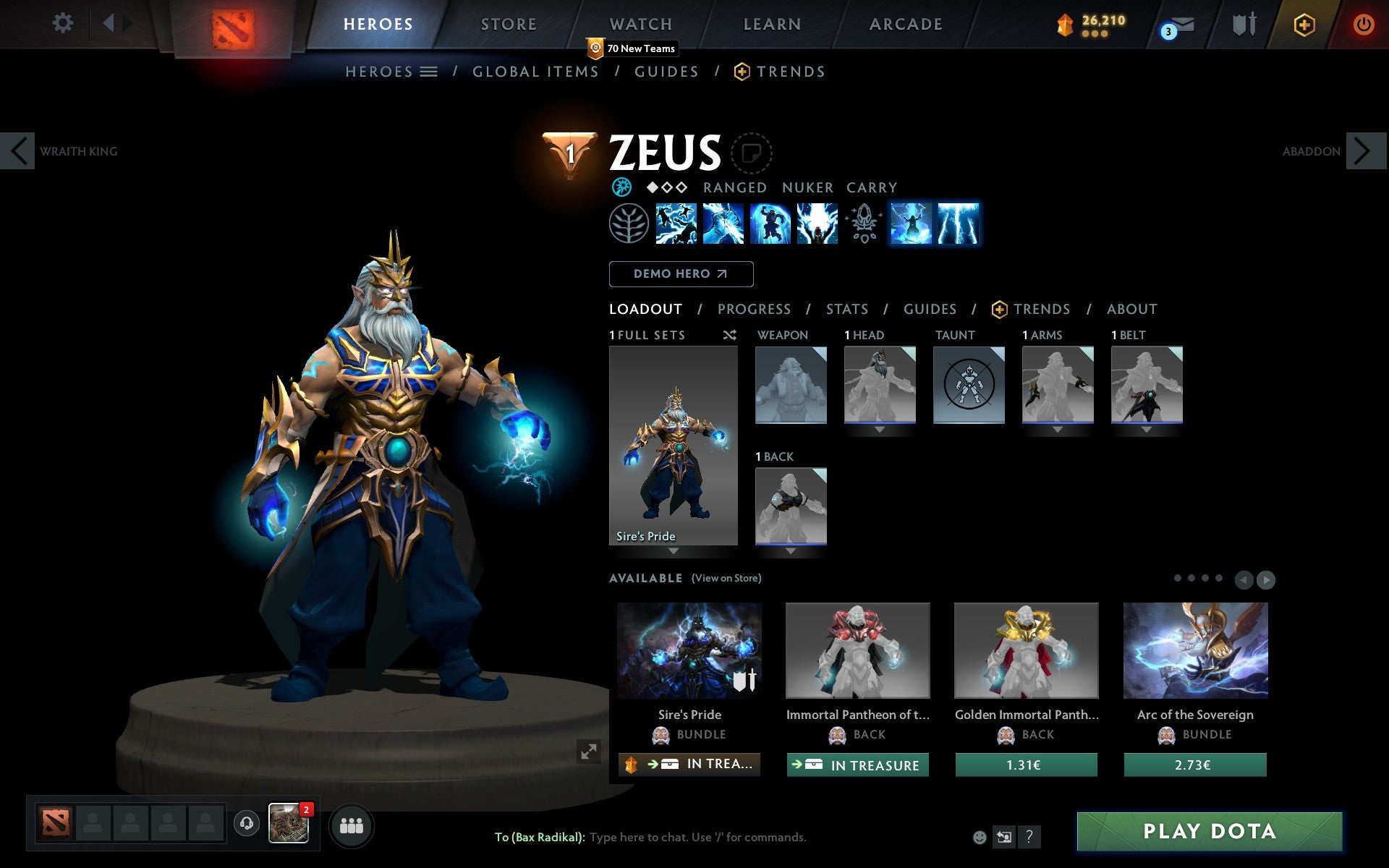Click the headset voice chat icon
Screen dimensions: 1389x868
coord(246,822)
